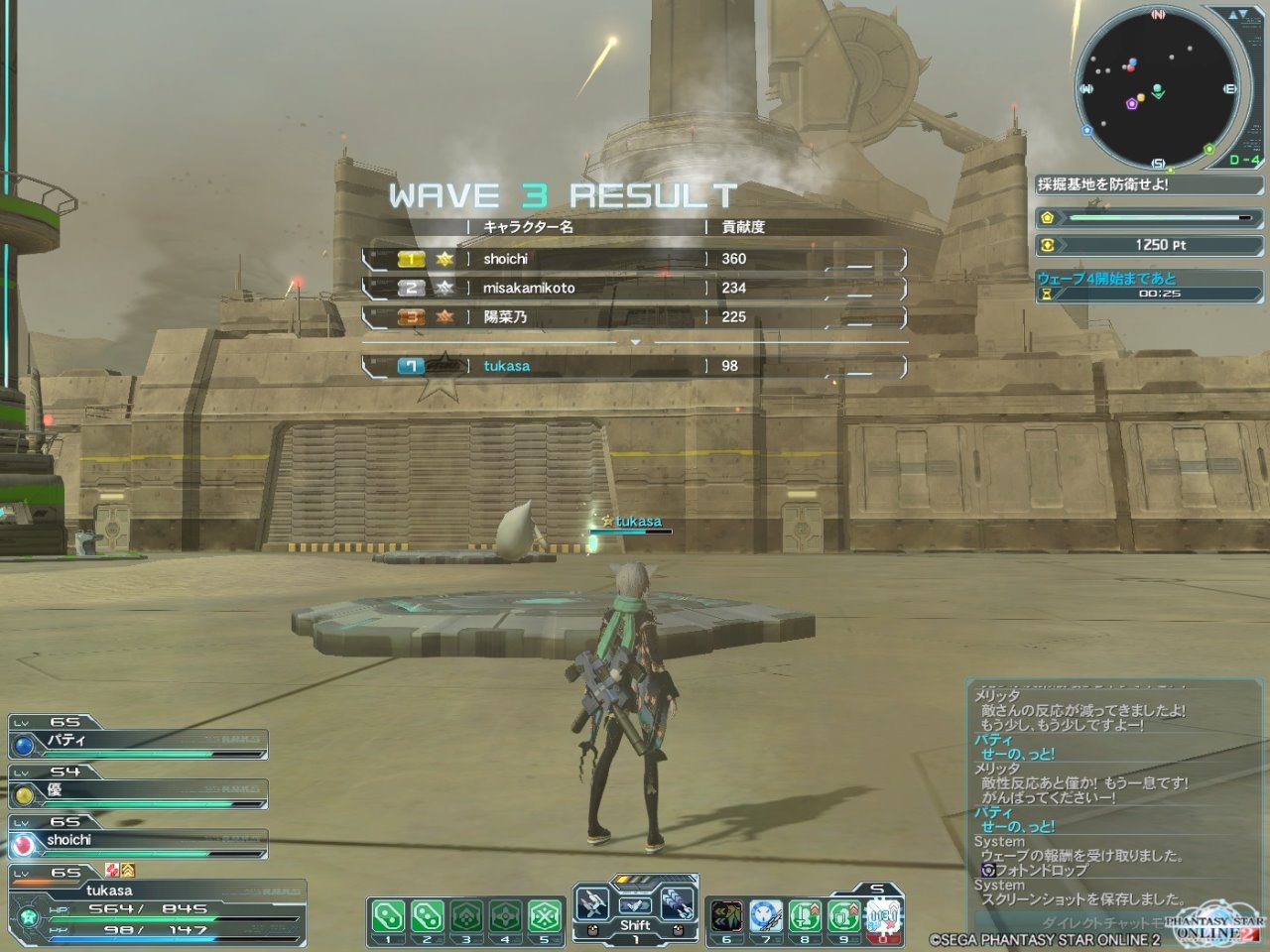Select misakamikoto's second-place result row

pyautogui.click(x=635, y=288)
